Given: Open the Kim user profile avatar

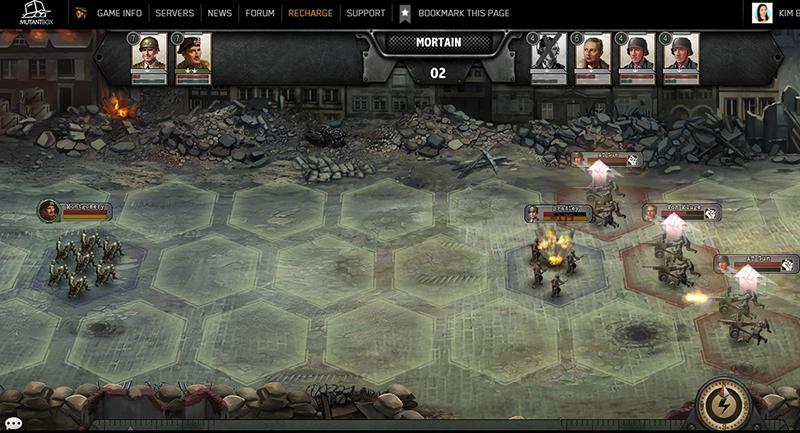Looking at the screenshot, I should click(763, 13).
